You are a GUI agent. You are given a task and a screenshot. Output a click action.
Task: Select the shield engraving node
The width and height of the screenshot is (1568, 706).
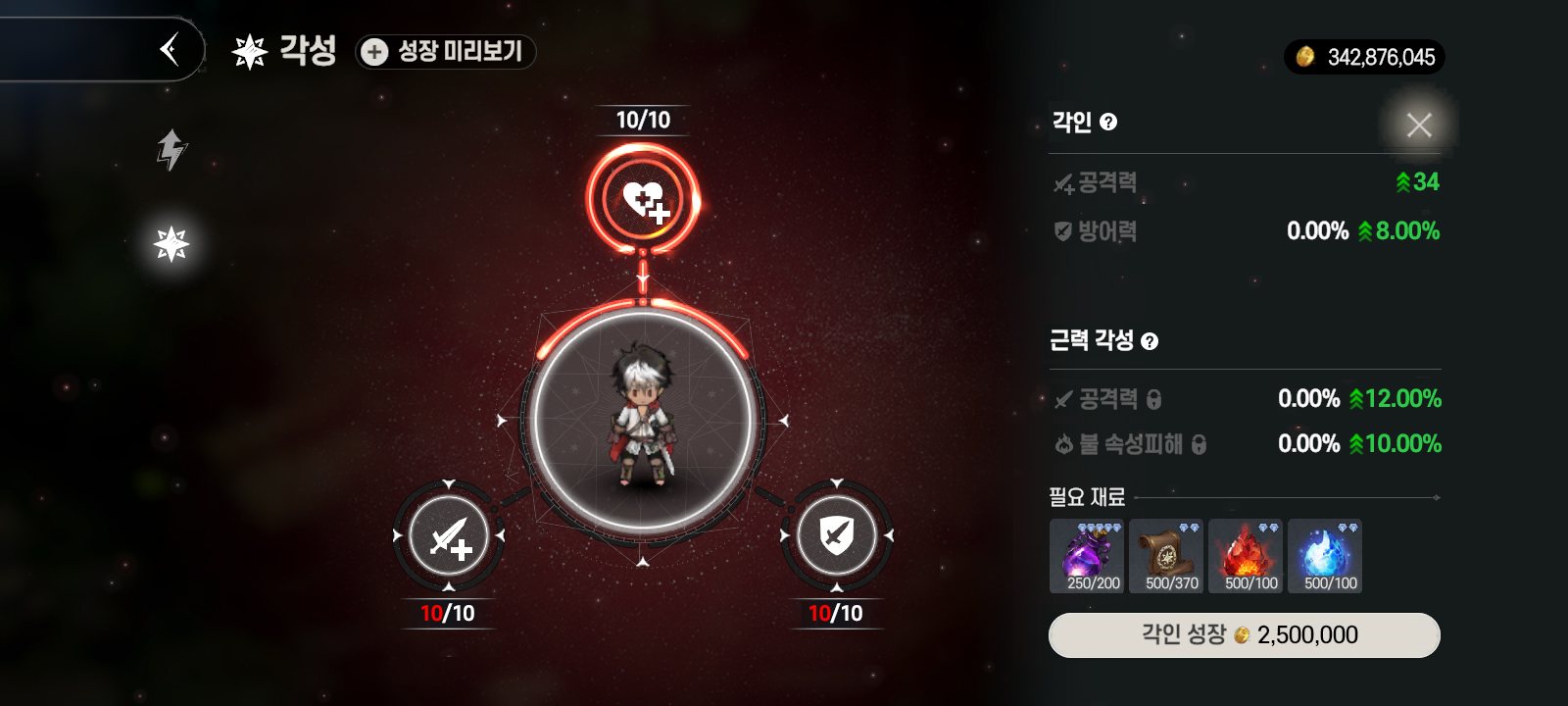pos(836,535)
